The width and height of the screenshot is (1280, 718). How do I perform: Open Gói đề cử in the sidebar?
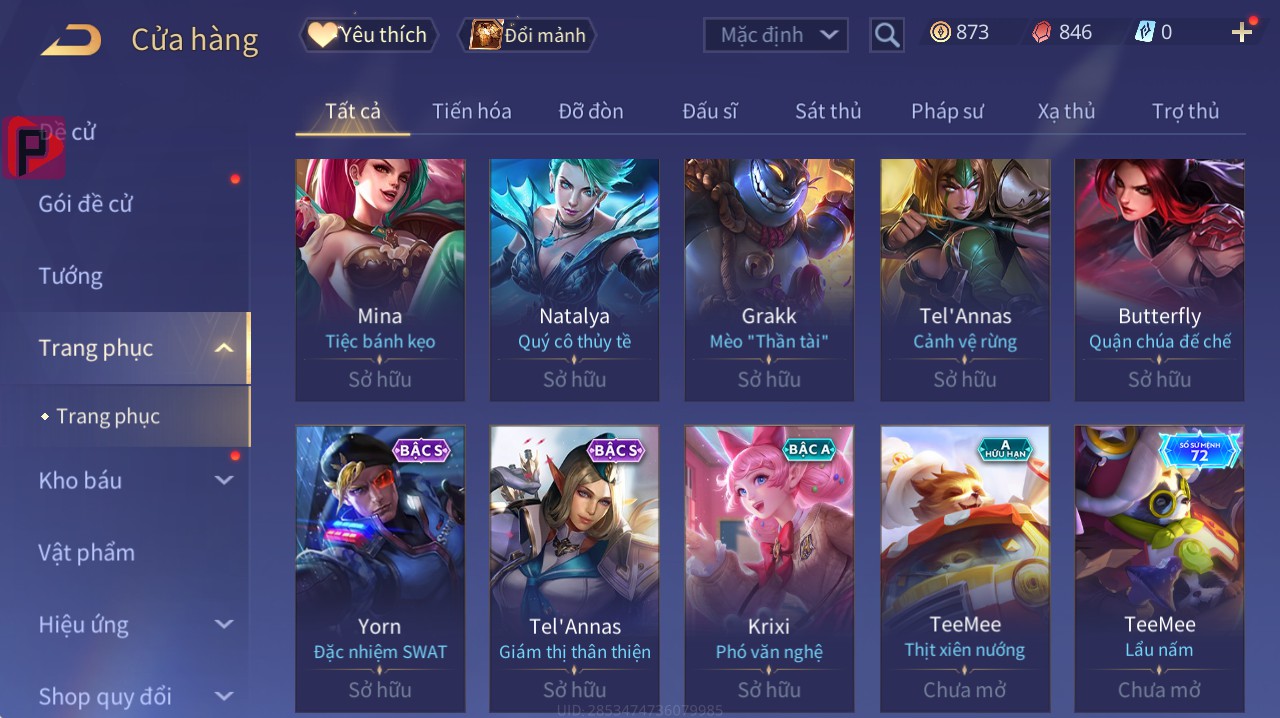[86, 204]
